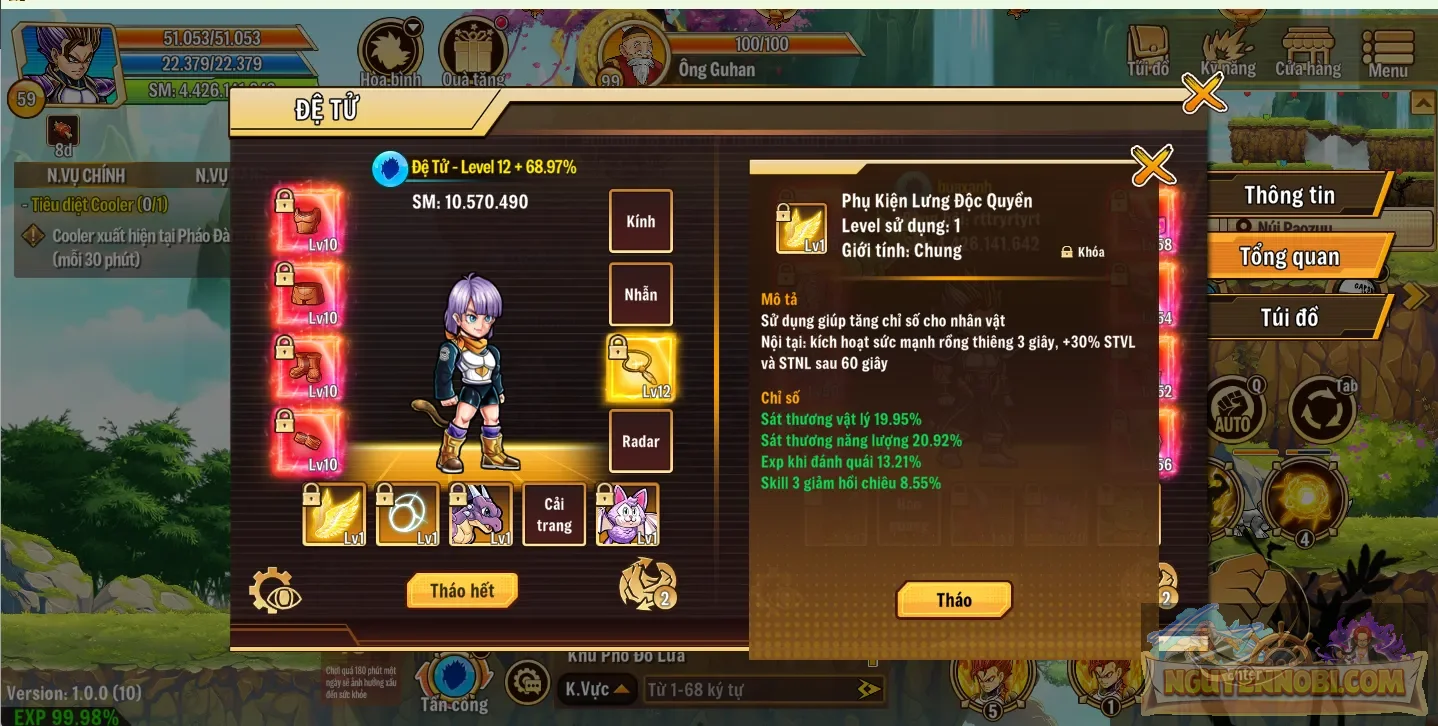Click the Hòa bình dove icon
This screenshot has height=726, width=1438.
click(388, 45)
